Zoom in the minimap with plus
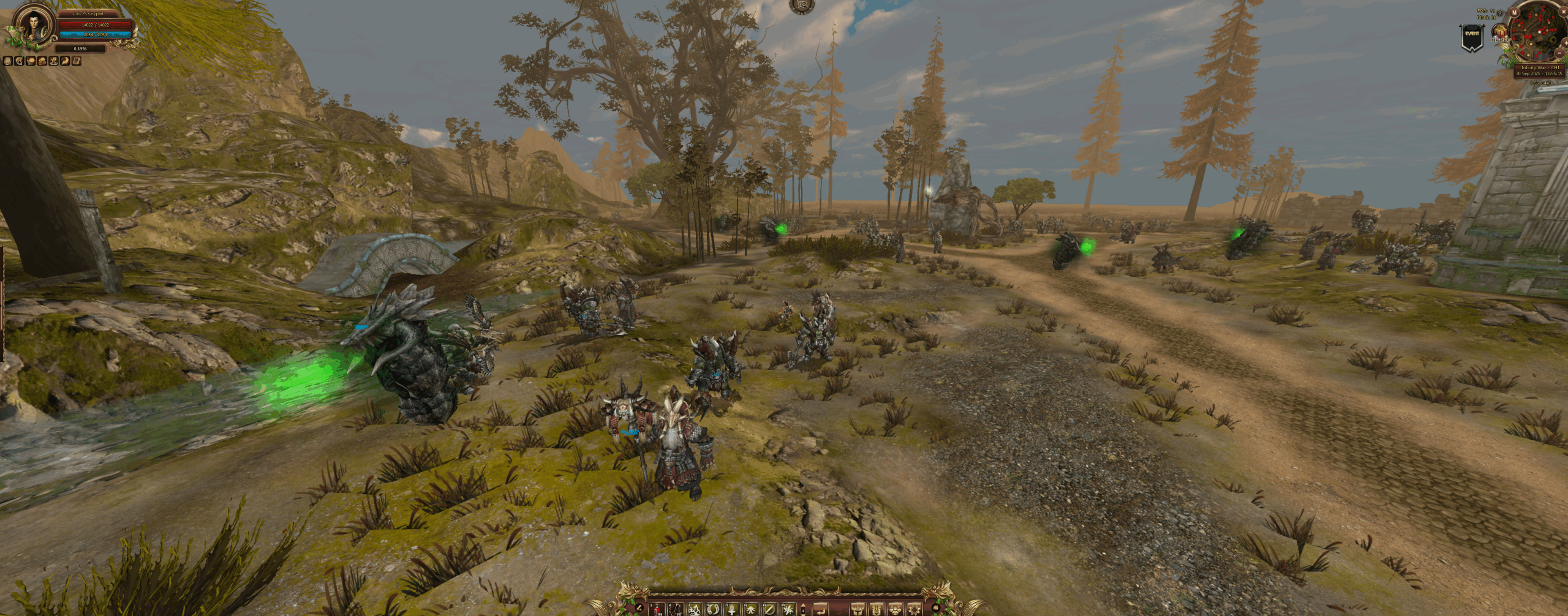1568x616 pixels. pos(1566,43)
